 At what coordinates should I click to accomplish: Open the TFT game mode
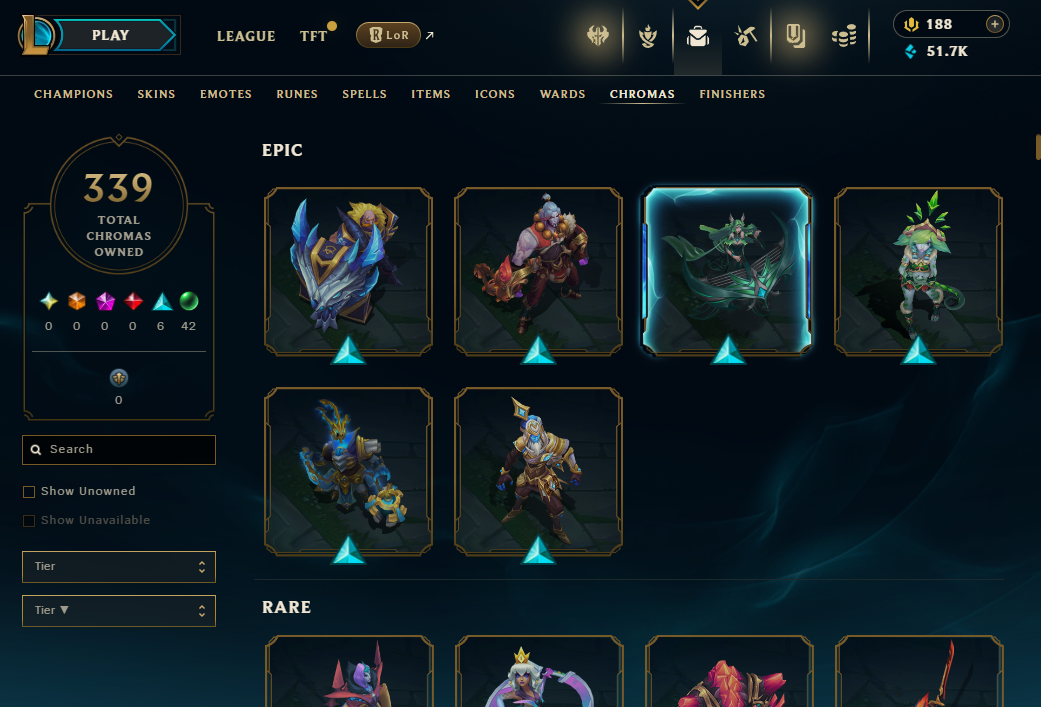coord(313,36)
